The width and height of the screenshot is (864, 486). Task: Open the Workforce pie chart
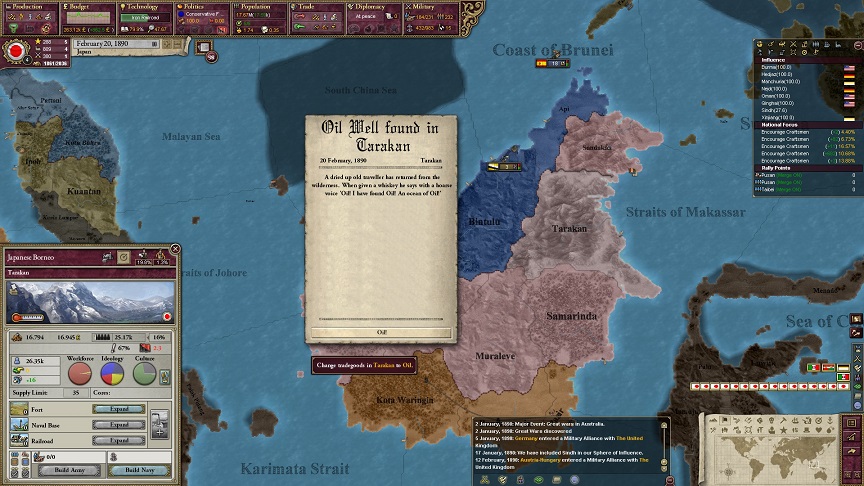click(80, 374)
